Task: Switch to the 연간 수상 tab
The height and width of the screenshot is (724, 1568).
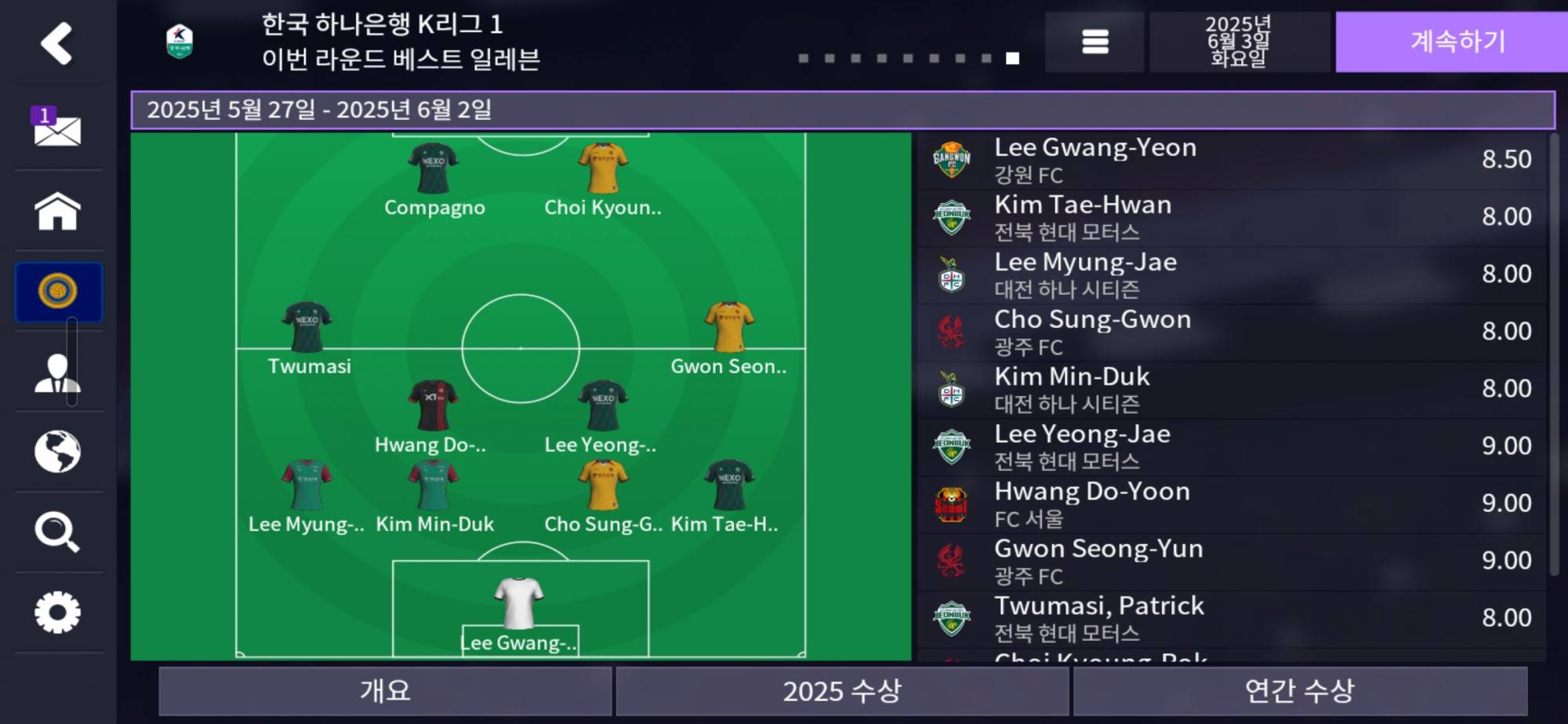Action: (x=1300, y=690)
